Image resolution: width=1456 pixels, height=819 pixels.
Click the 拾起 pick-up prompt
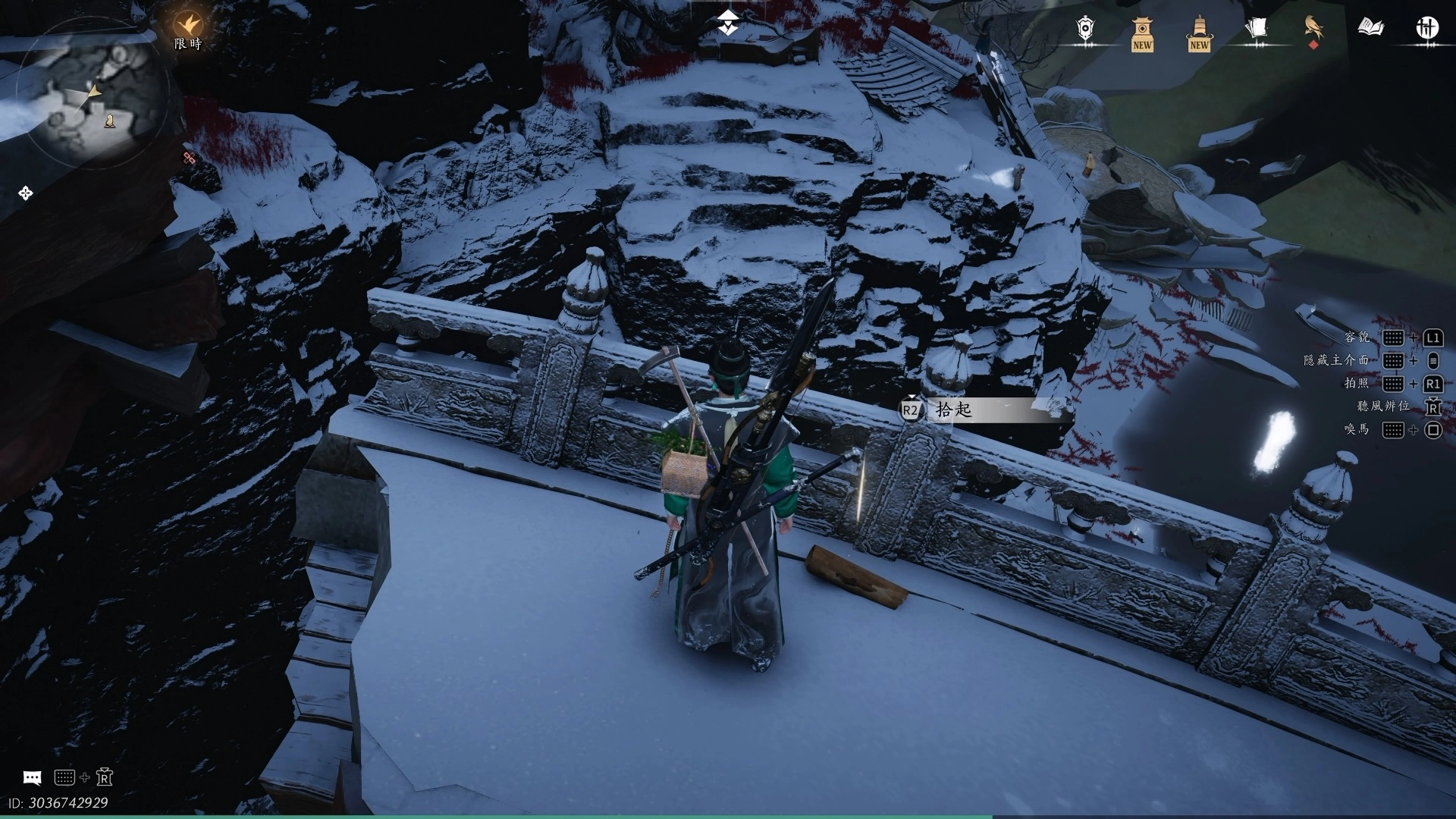954,410
